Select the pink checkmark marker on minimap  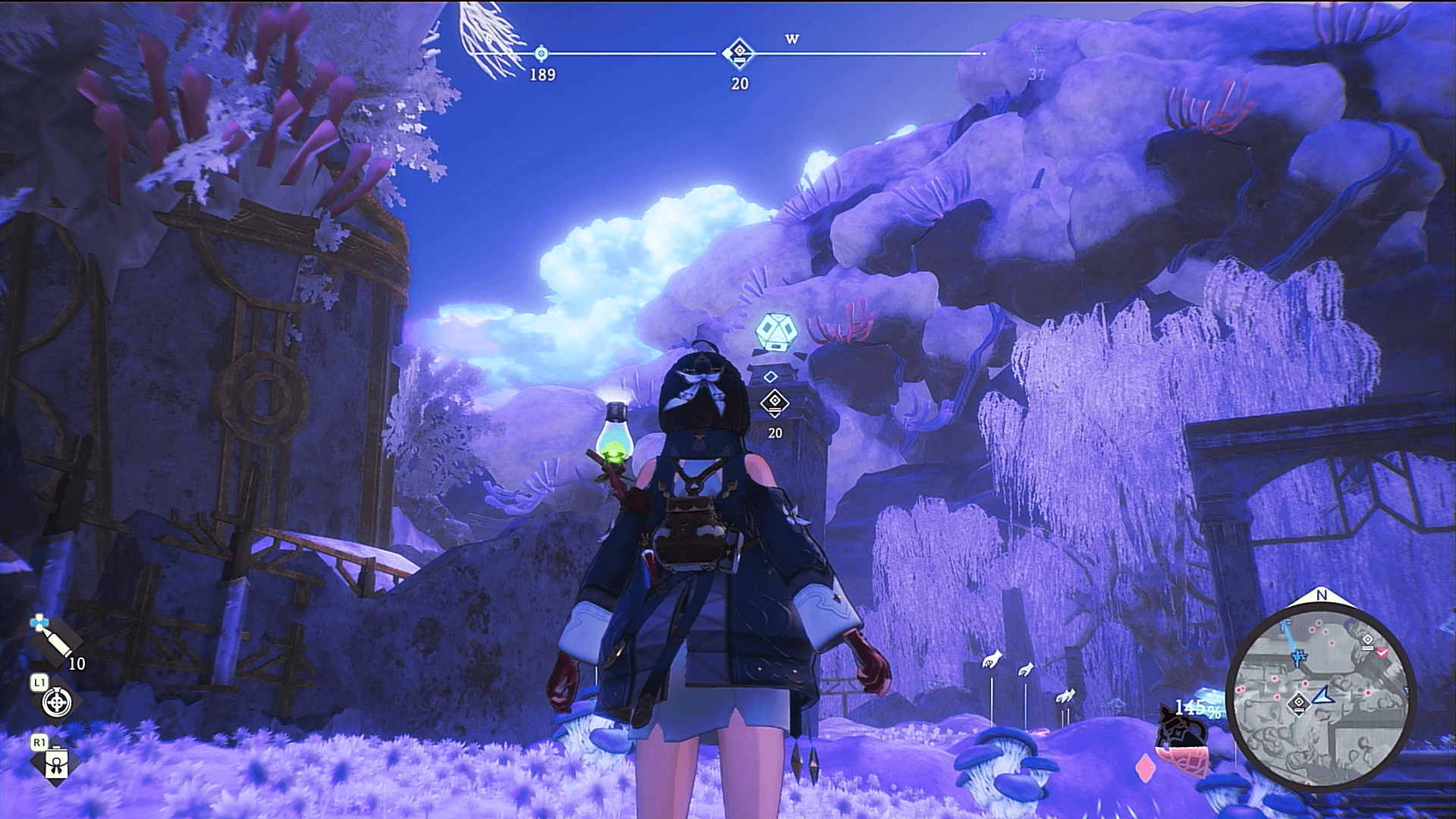click(1382, 652)
